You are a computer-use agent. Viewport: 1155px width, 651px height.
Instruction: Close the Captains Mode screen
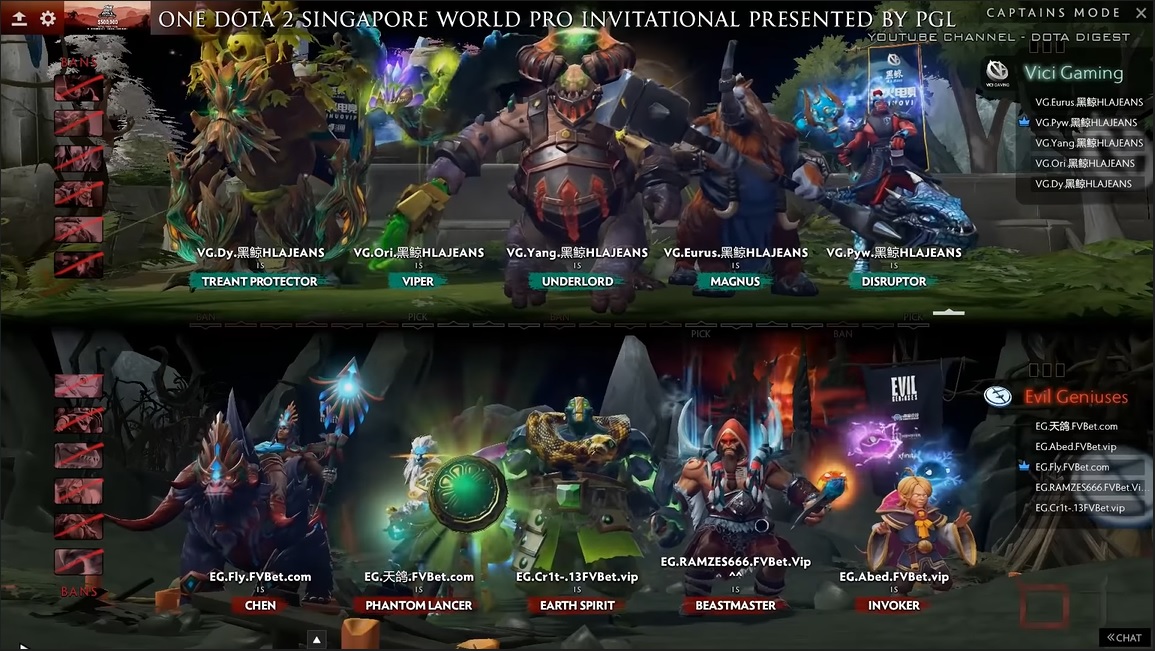coord(1141,13)
